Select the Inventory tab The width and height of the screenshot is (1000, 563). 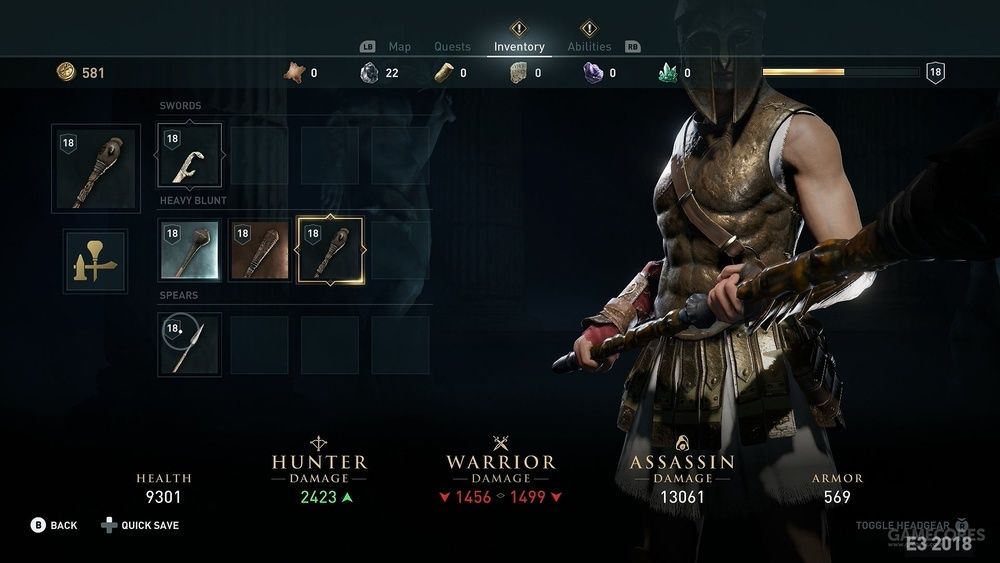[519, 47]
